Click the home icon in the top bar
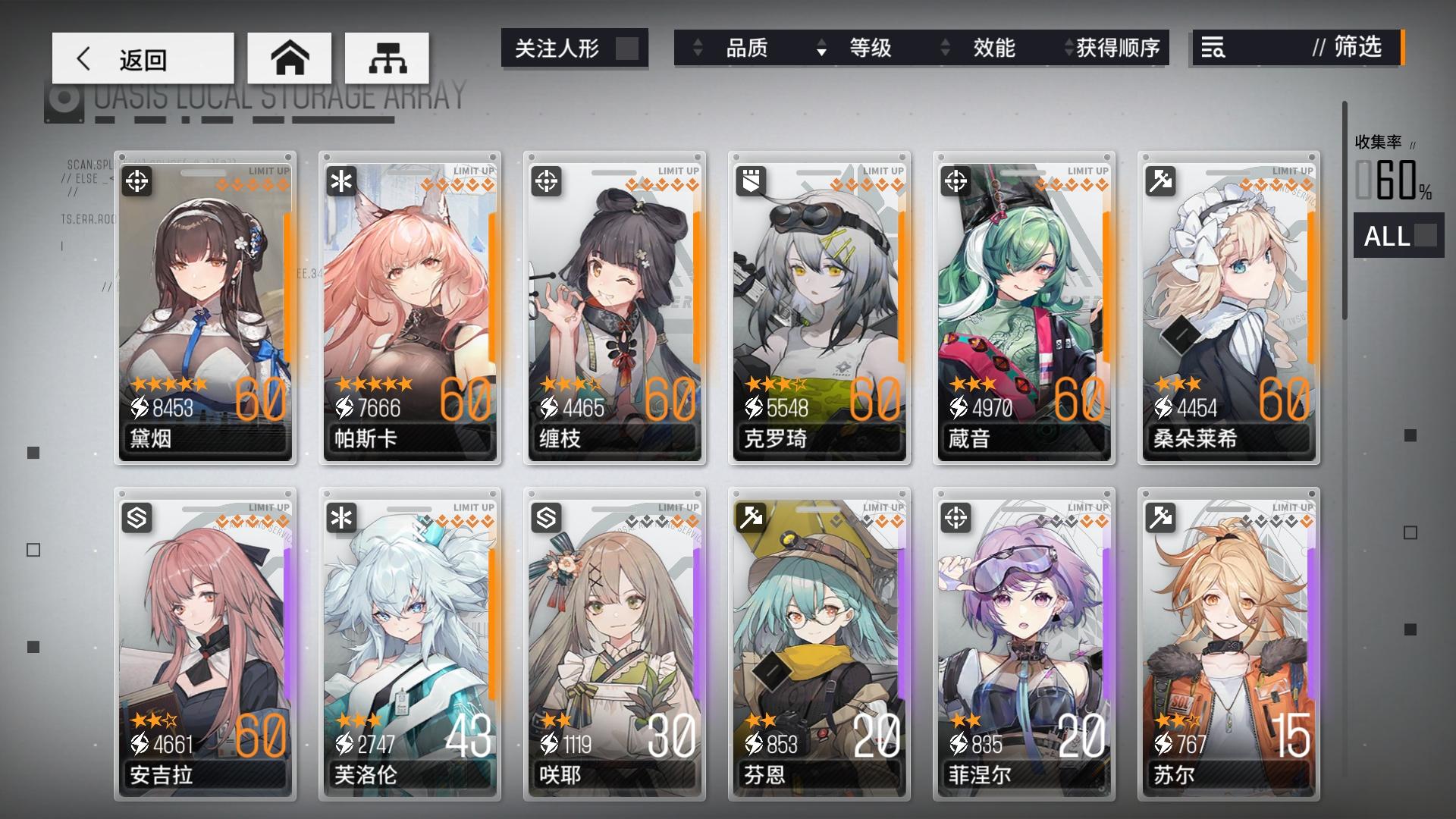Image resolution: width=1456 pixels, height=819 pixels. coord(290,58)
